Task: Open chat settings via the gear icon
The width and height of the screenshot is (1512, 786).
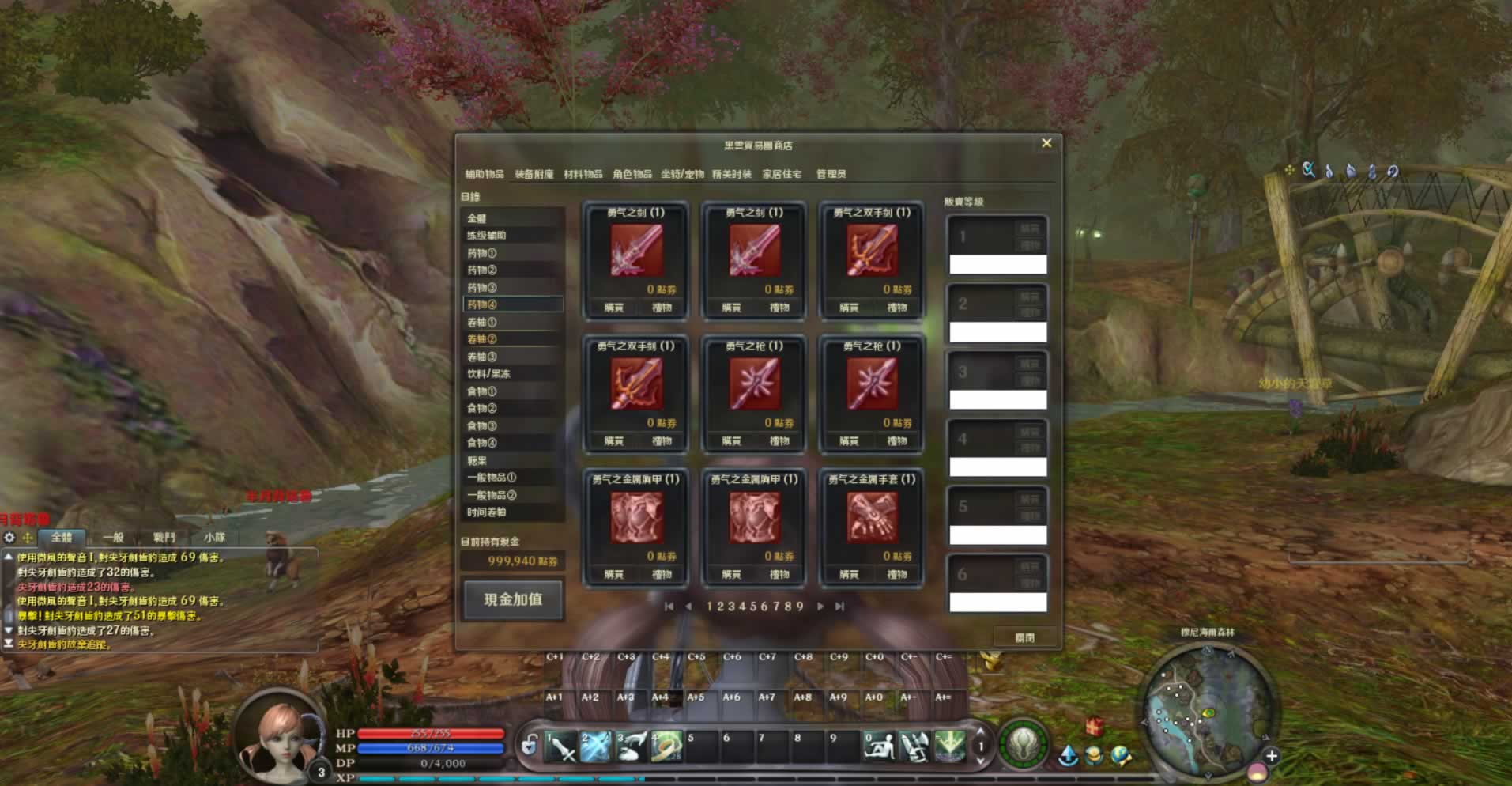Action: [9, 538]
